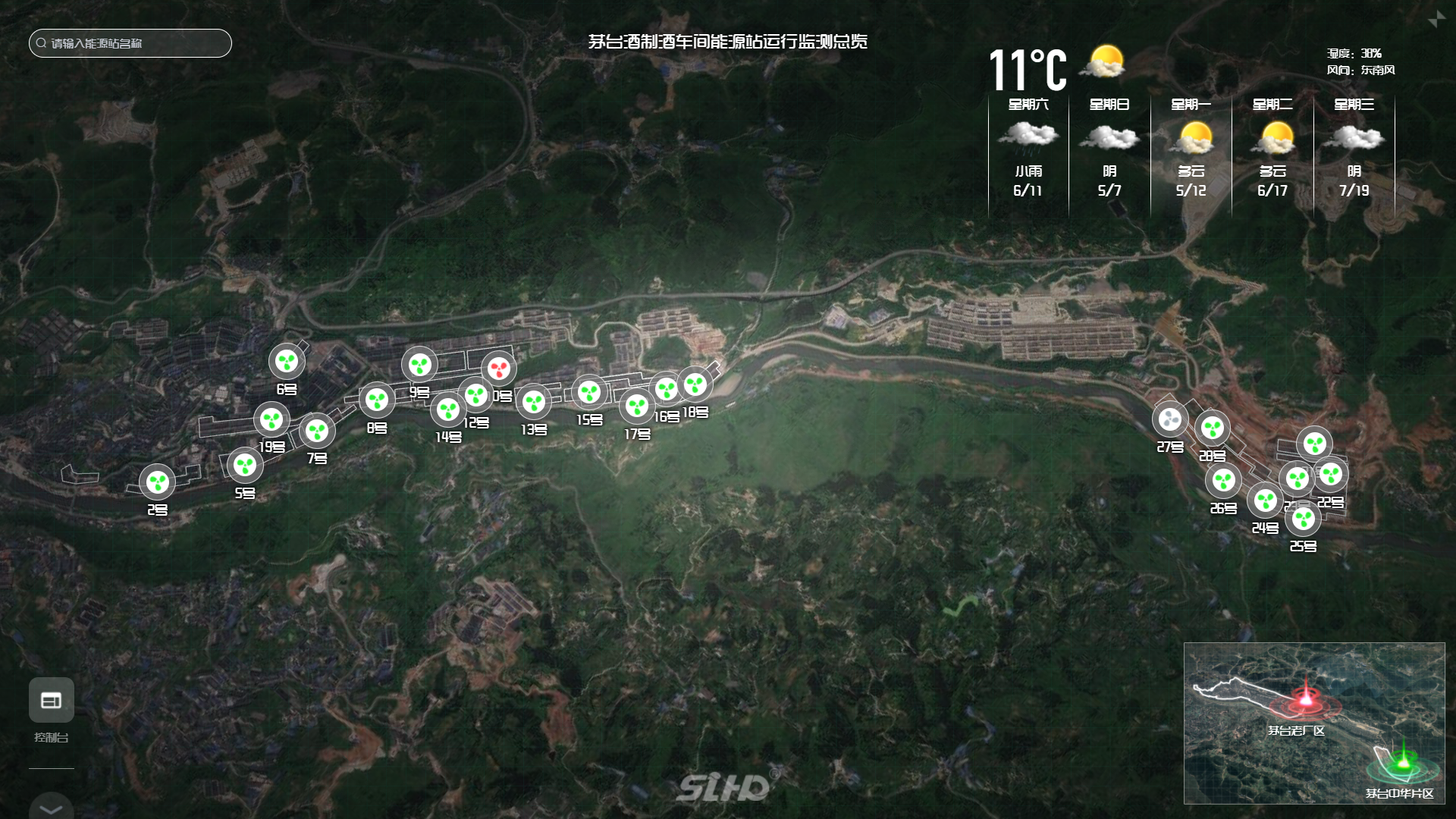Image resolution: width=1456 pixels, height=819 pixels.
Task: Open the 控制台 control panel button
Action: click(x=52, y=700)
